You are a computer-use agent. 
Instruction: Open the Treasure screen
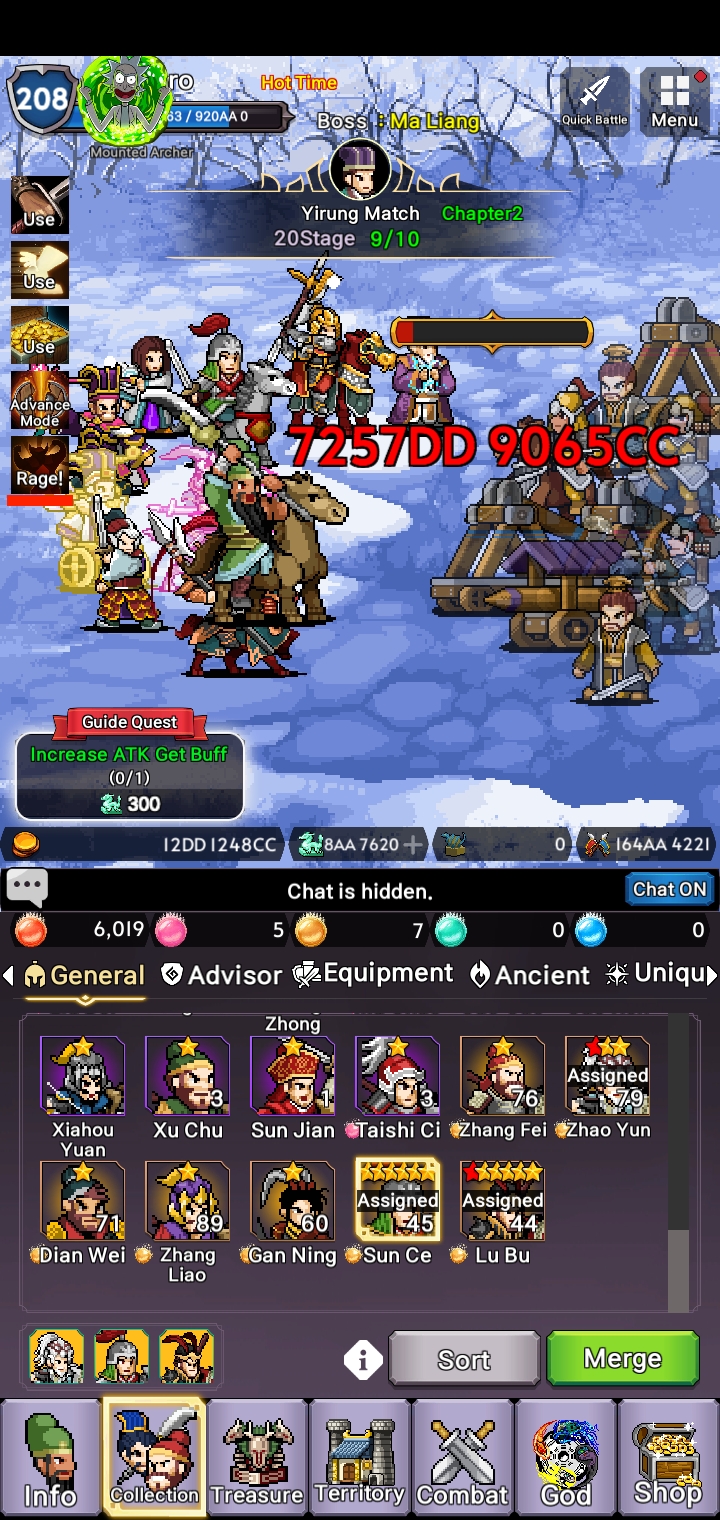coord(257,1456)
